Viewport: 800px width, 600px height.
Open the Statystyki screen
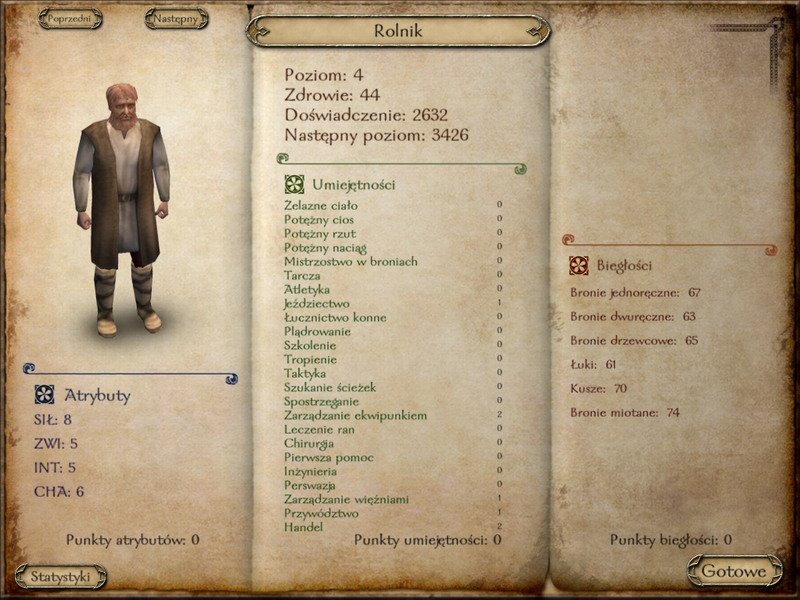point(61,576)
